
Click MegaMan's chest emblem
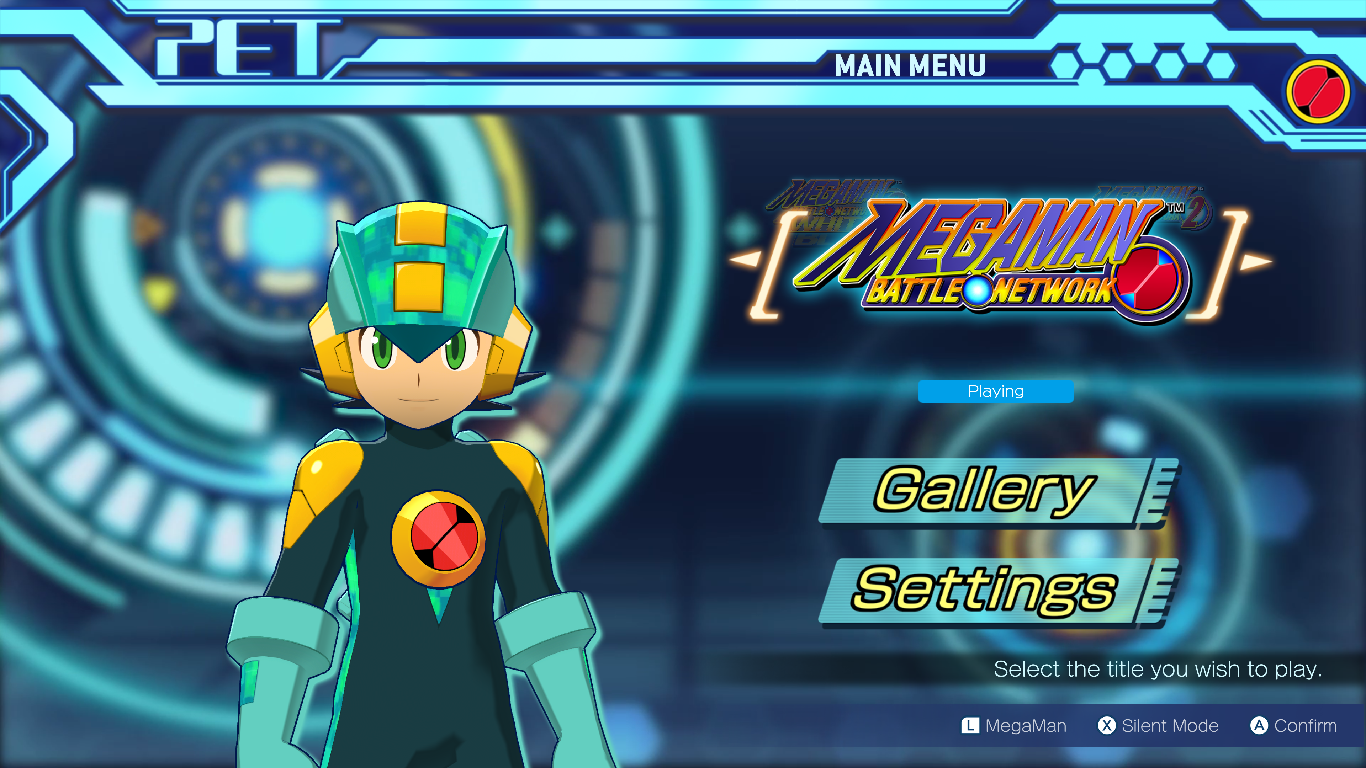(x=440, y=539)
